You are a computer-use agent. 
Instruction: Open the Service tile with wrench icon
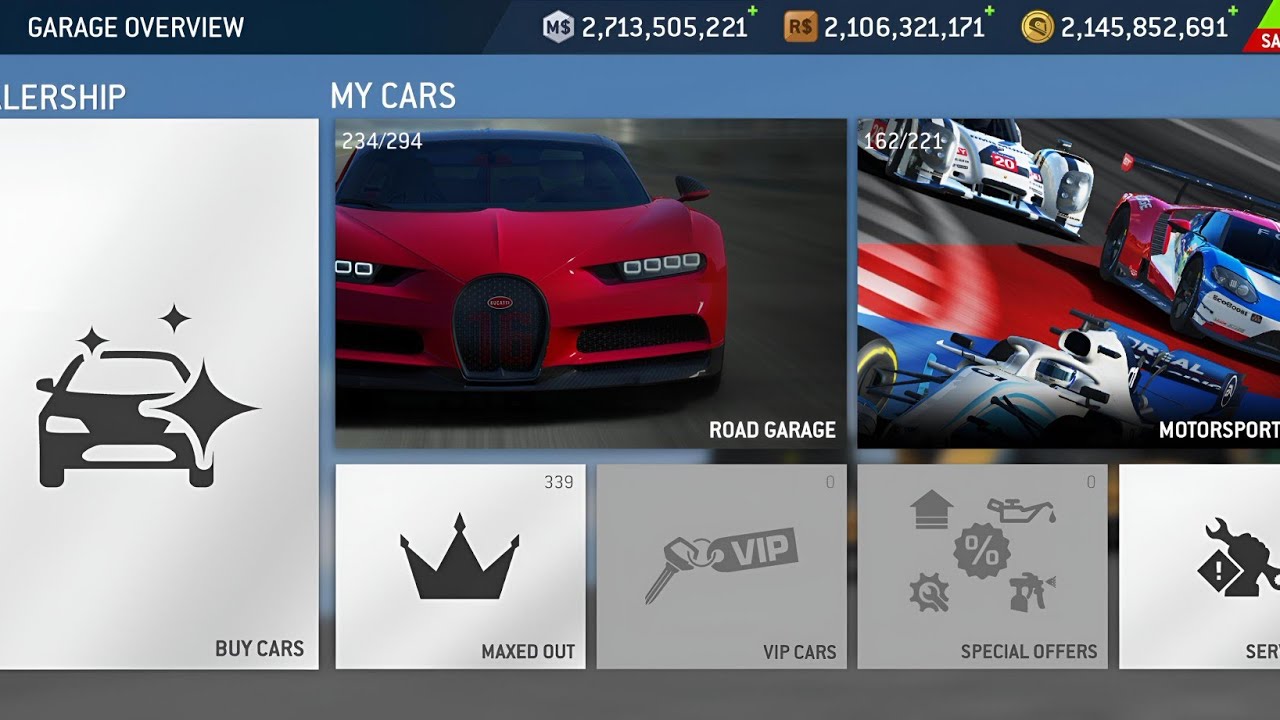[1200, 566]
